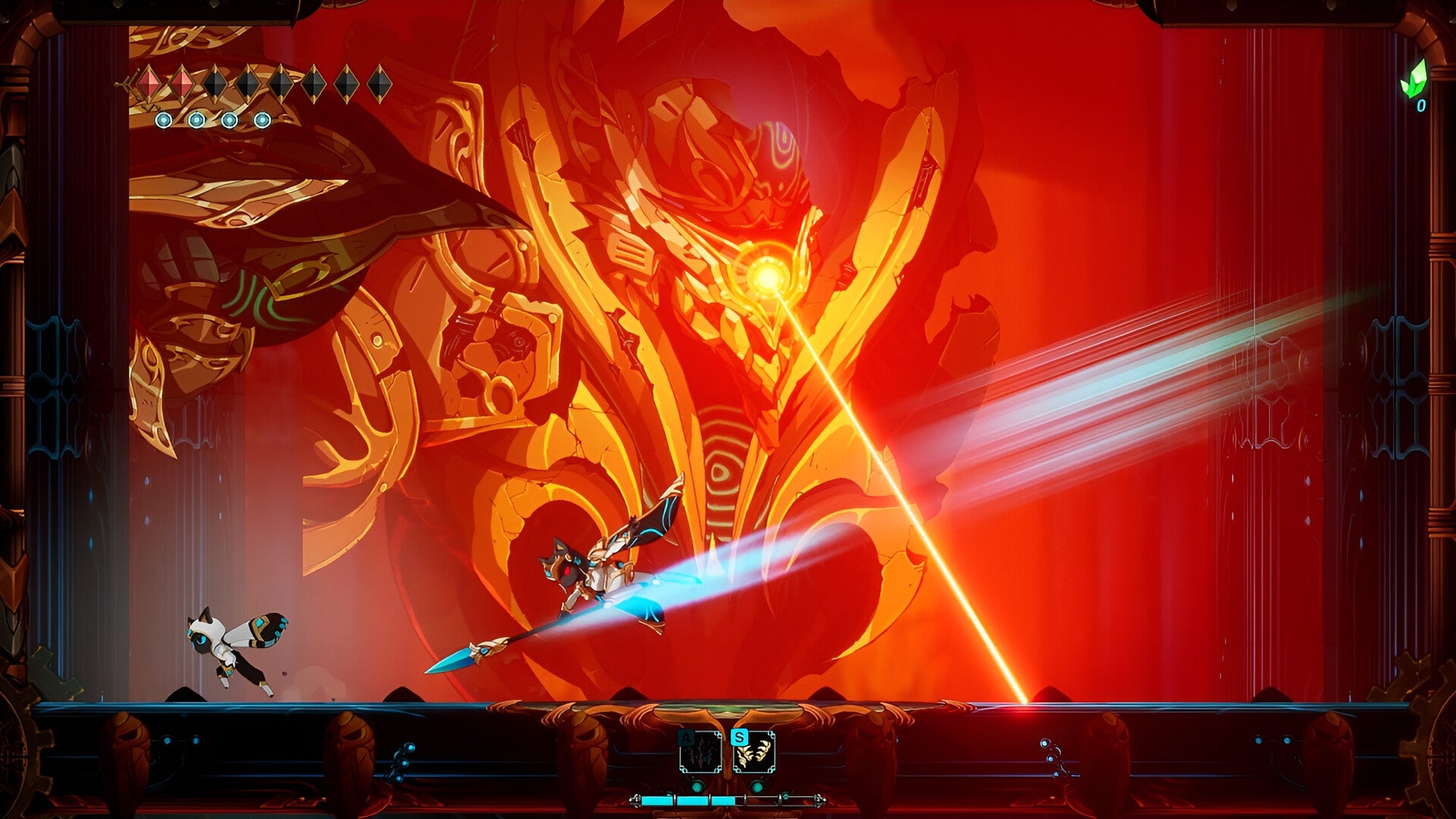
Task: Click the first red health diamond
Action: pyautogui.click(x=149, y=83)
